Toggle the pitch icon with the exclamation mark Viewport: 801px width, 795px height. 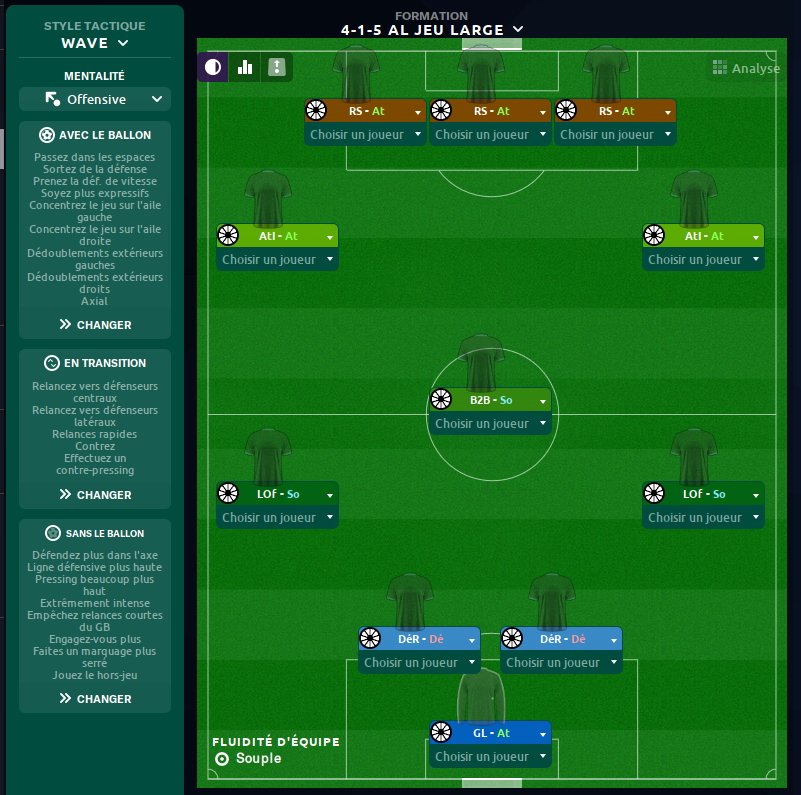[x=277, y=68]
